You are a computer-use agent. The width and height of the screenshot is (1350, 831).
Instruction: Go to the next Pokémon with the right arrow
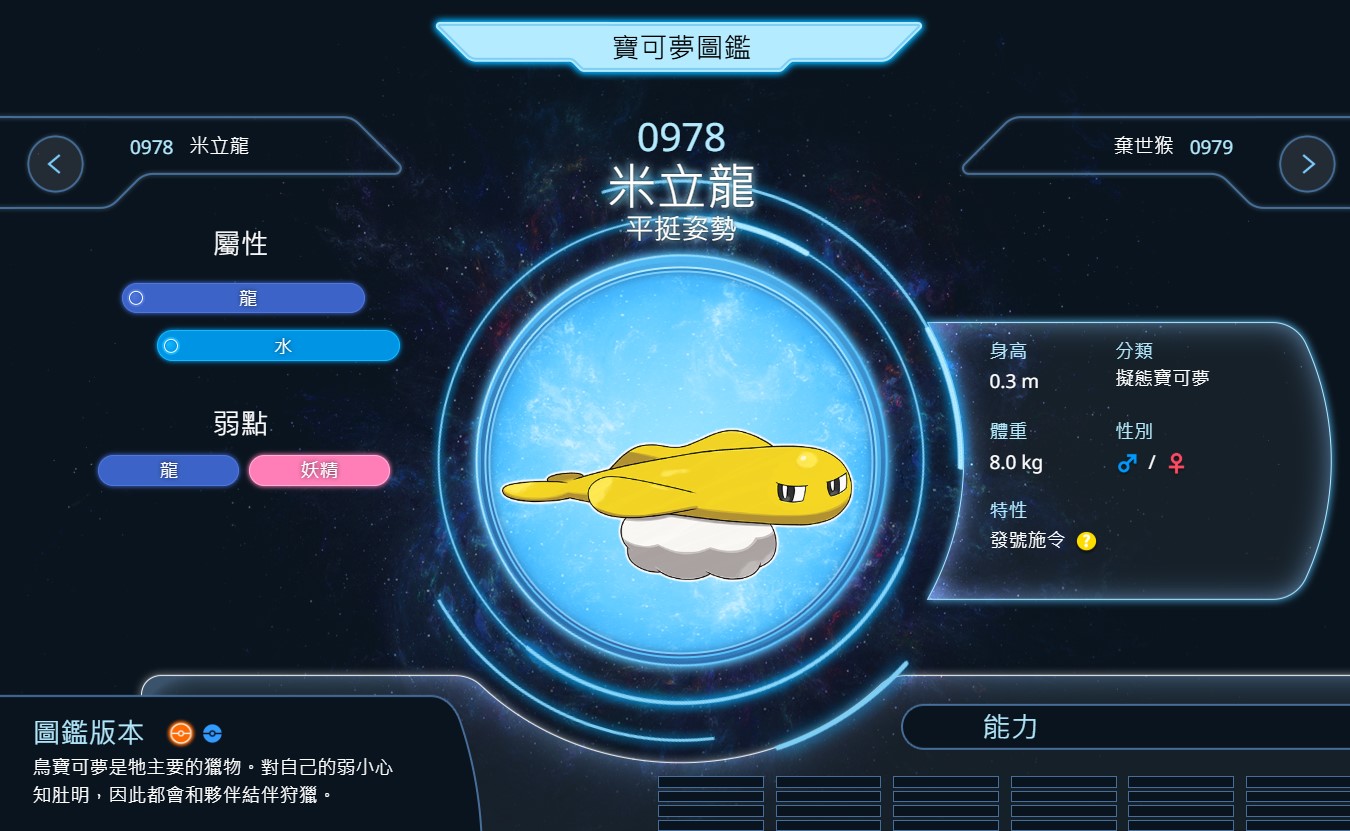point(1307,164)
